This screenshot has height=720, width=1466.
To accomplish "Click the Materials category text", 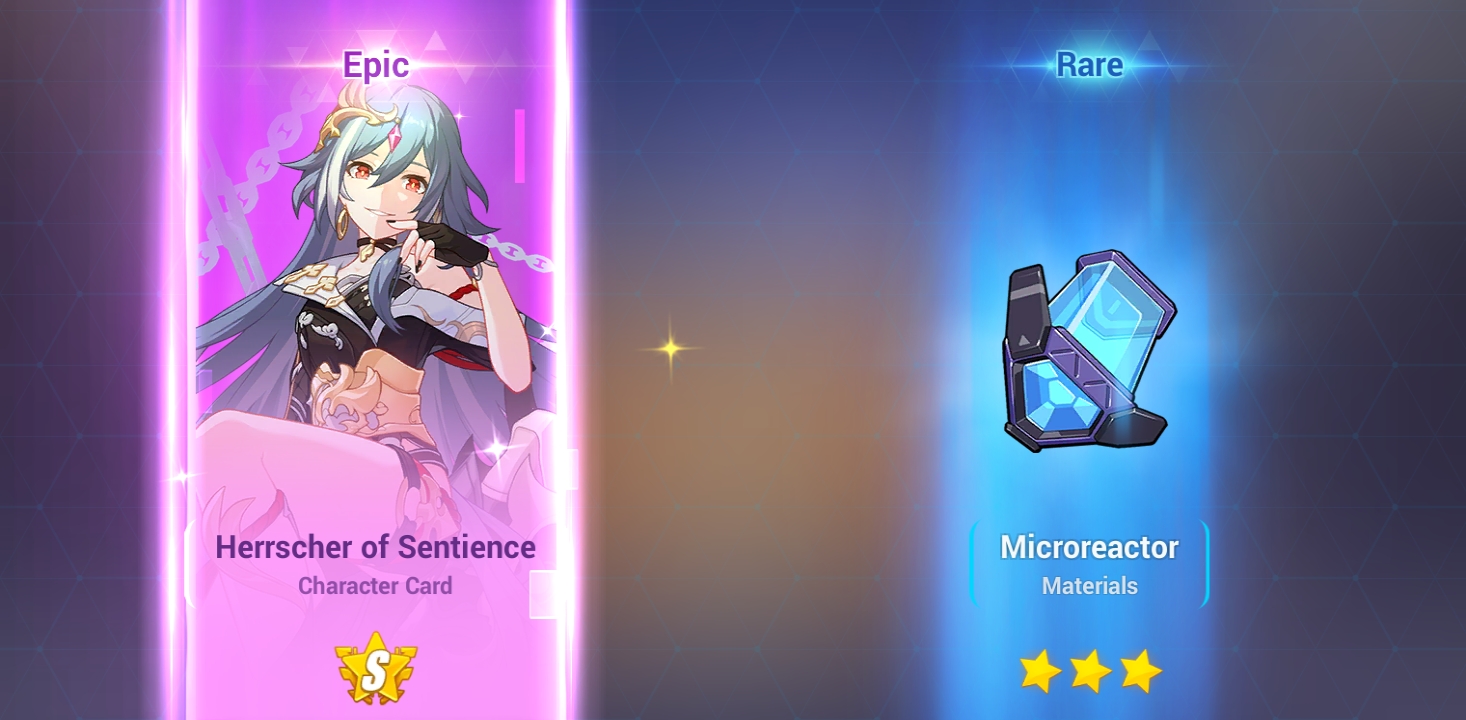I will coord(1089,586).
